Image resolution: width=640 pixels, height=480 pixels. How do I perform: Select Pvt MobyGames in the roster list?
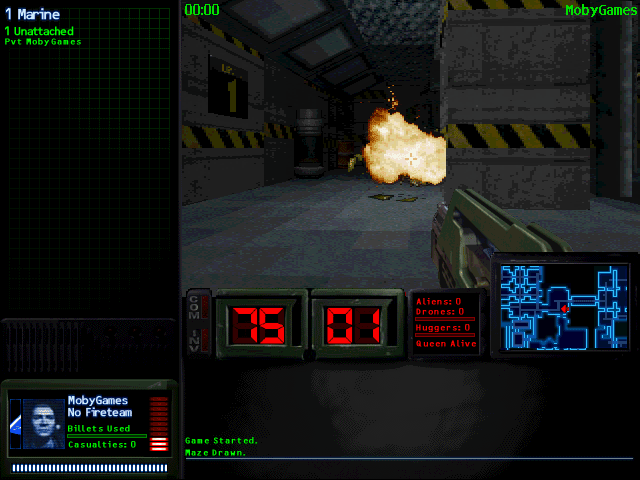click(42, 42)
